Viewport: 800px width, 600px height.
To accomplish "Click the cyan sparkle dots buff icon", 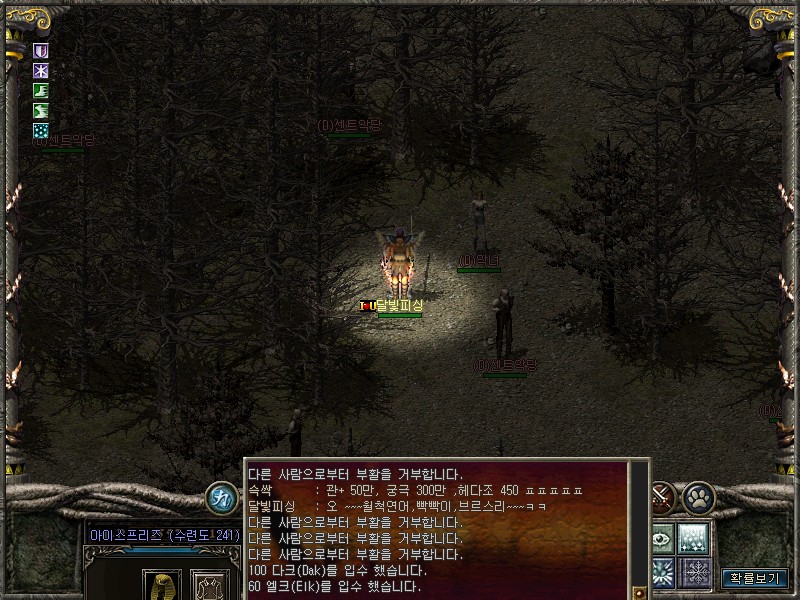I will click(42, 130).
